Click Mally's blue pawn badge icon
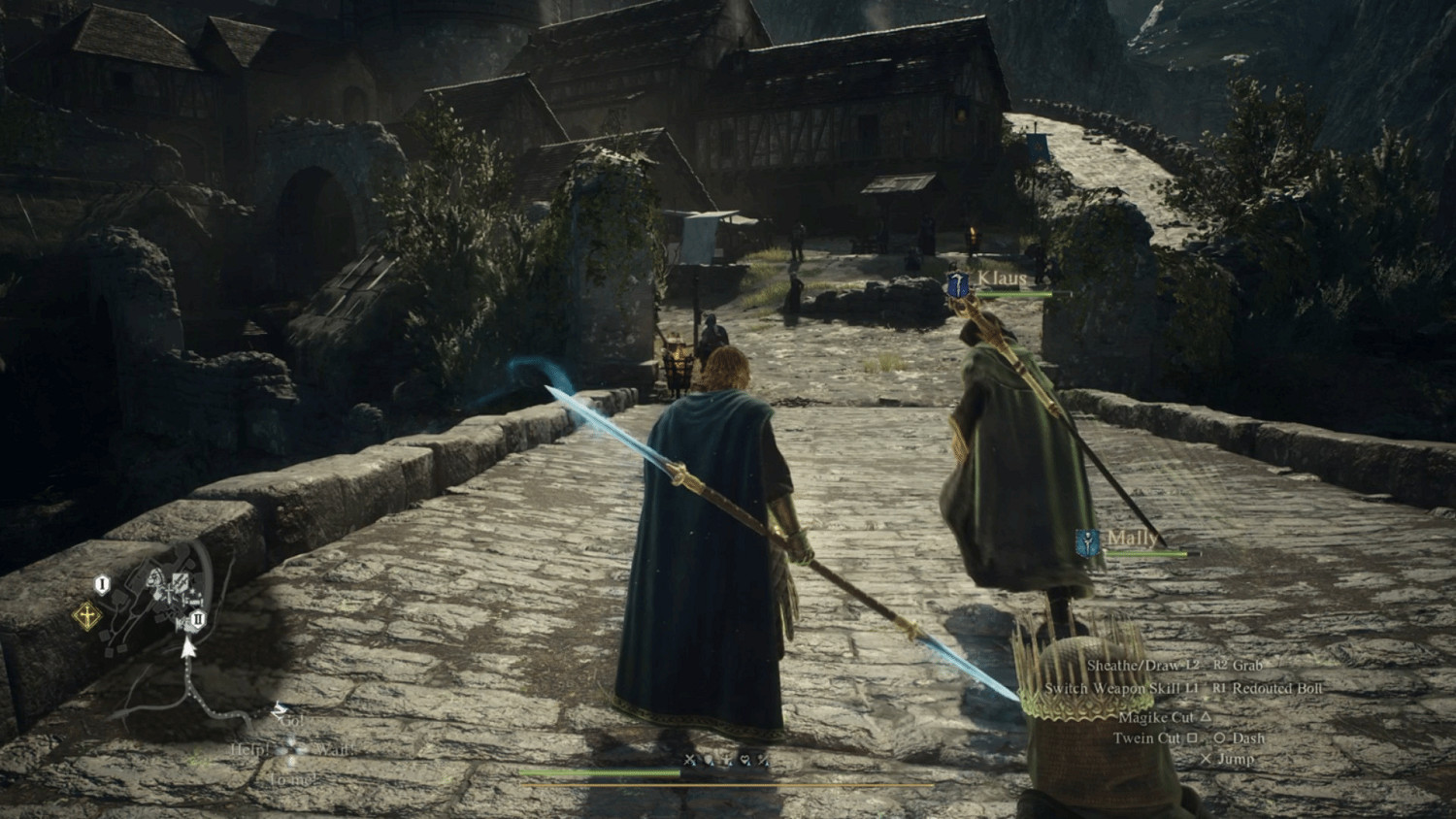Viewport: 1456px width, 819px height. coord(1087,544)
